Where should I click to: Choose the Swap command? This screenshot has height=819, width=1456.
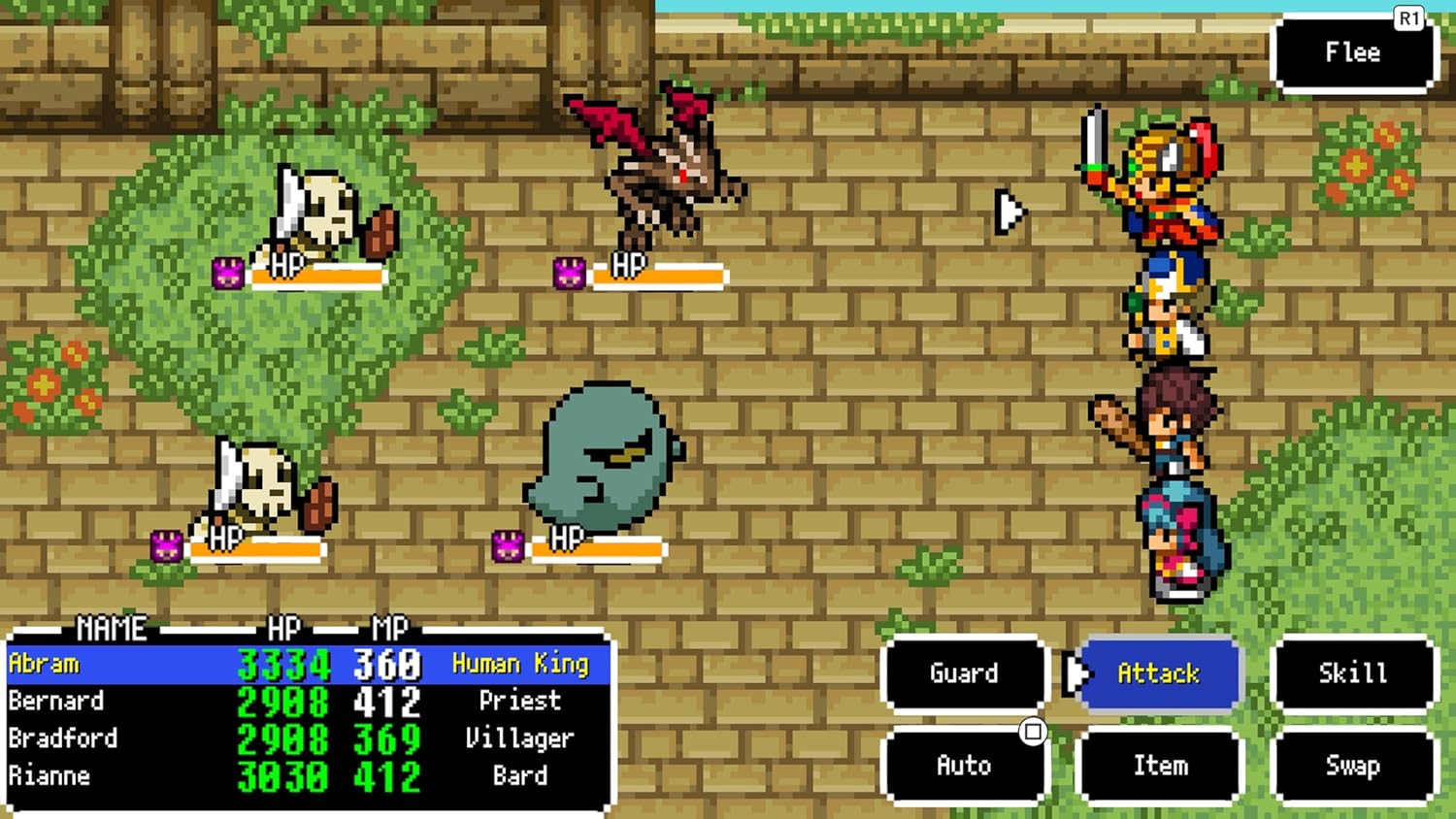(1354, 766)
